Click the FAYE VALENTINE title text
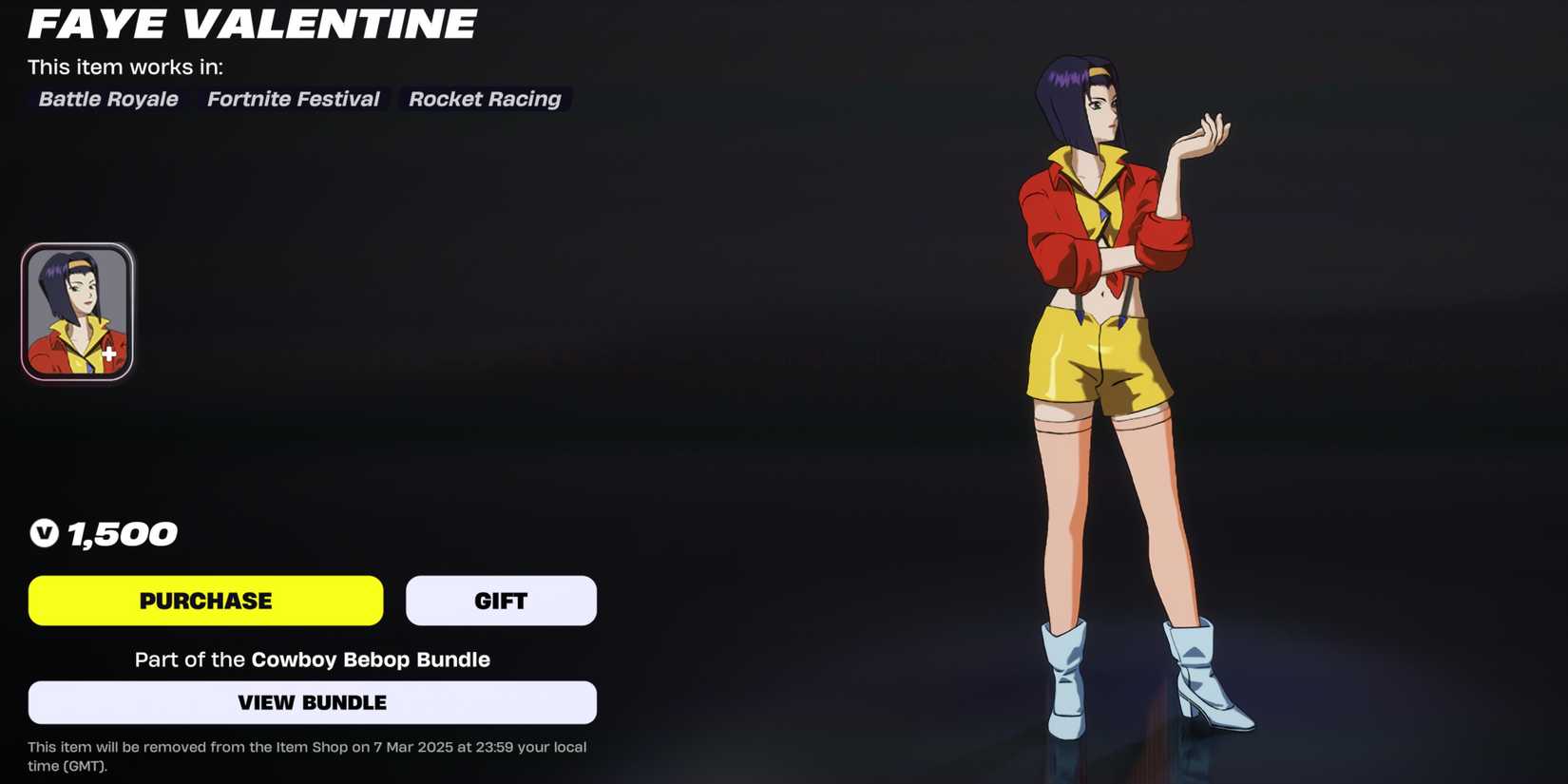1568x784 pixels. [251, 24]
